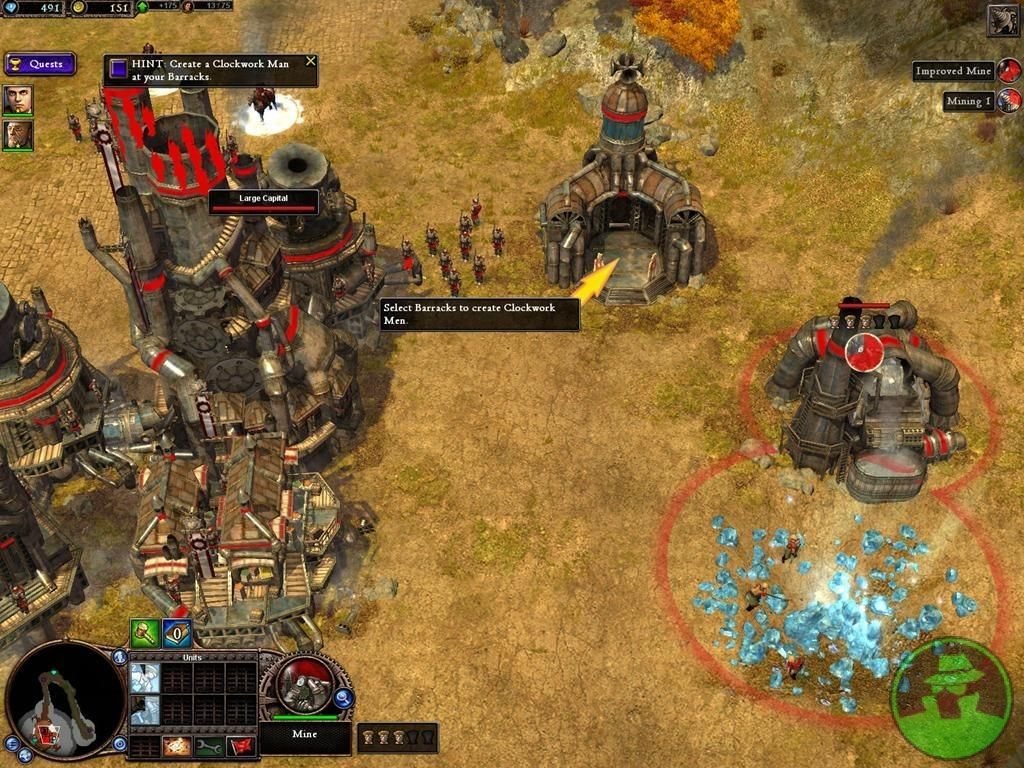Close the Clockwork Man hint

[310, 62]
